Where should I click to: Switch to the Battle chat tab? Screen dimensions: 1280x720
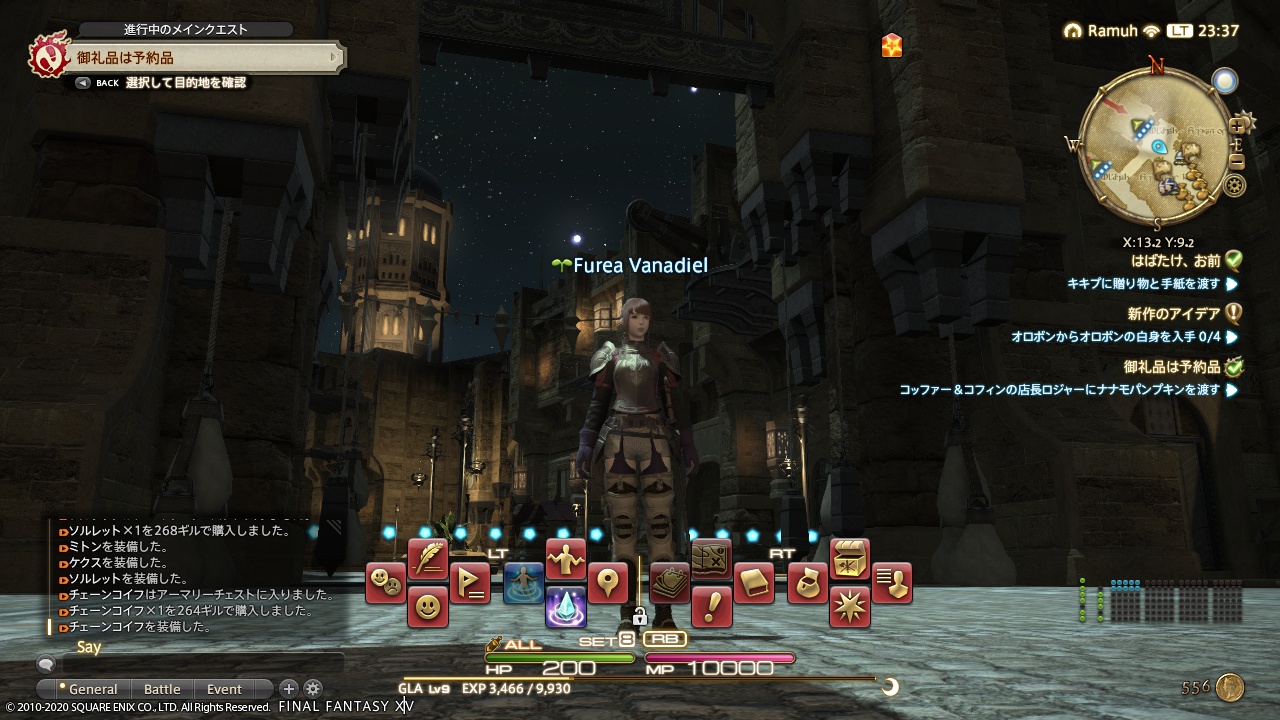[x=162, y=690]
